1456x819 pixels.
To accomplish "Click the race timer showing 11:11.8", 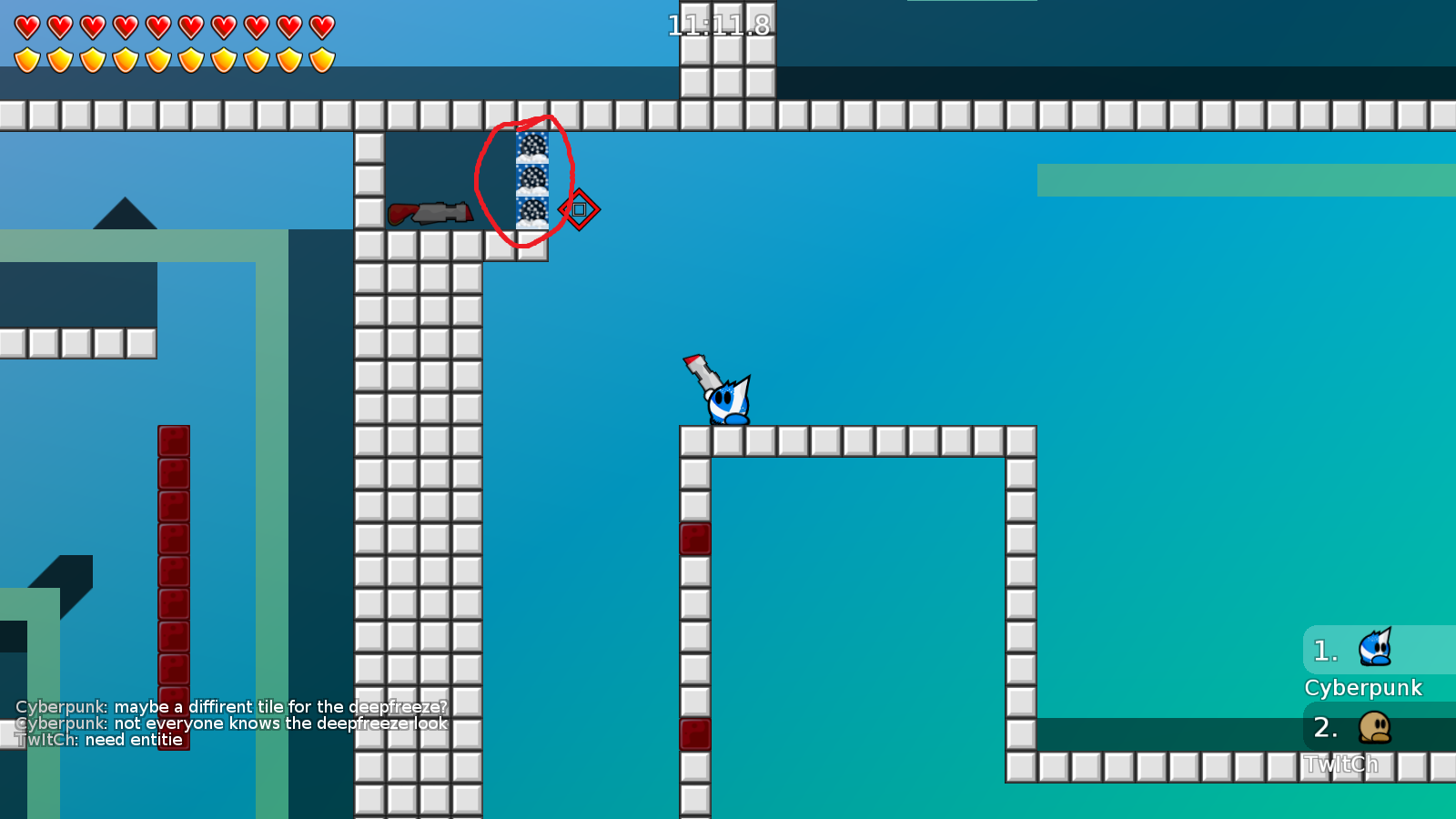I will pos(718,25).
